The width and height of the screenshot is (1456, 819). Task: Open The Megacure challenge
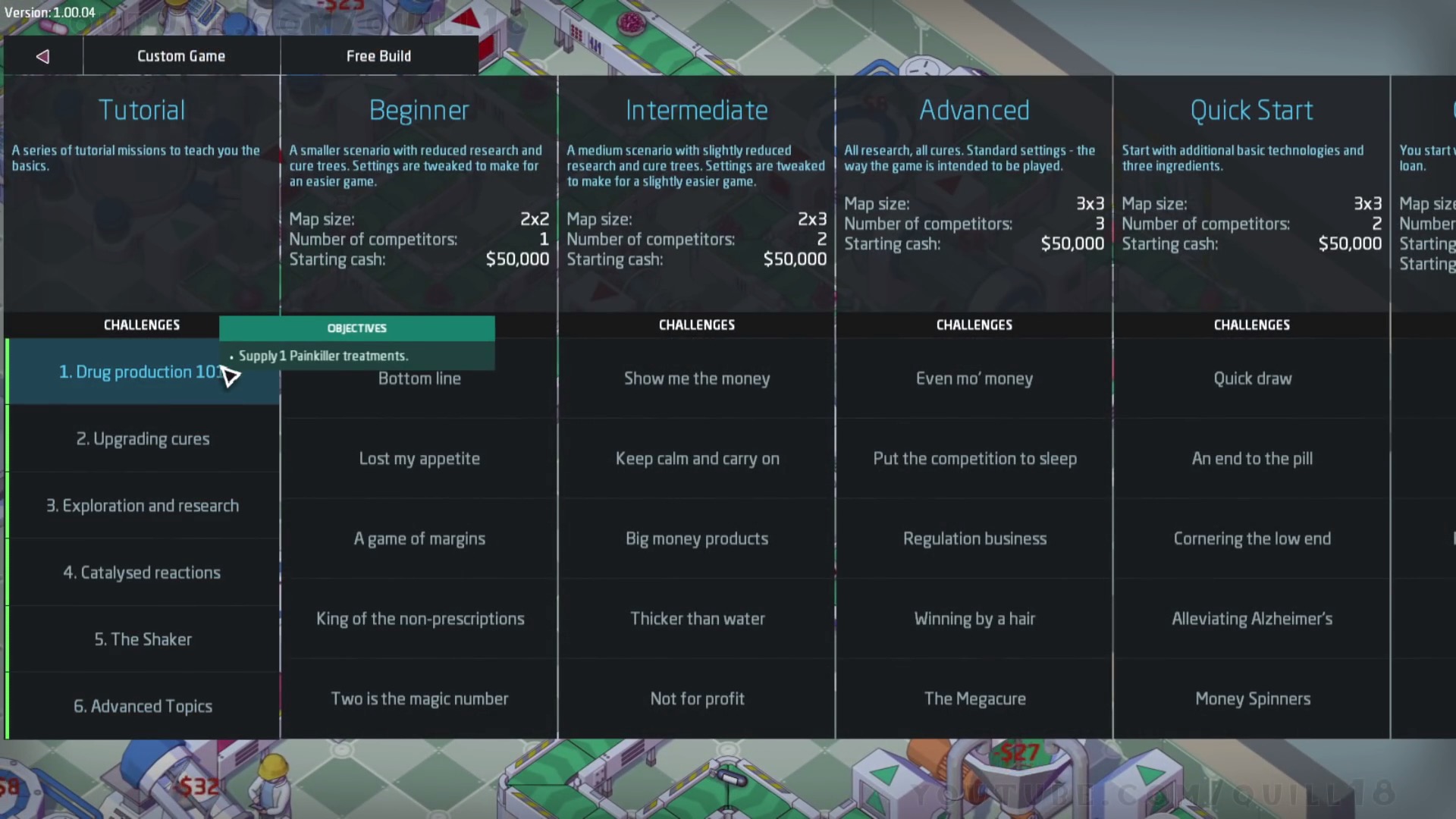coord(974,698)
